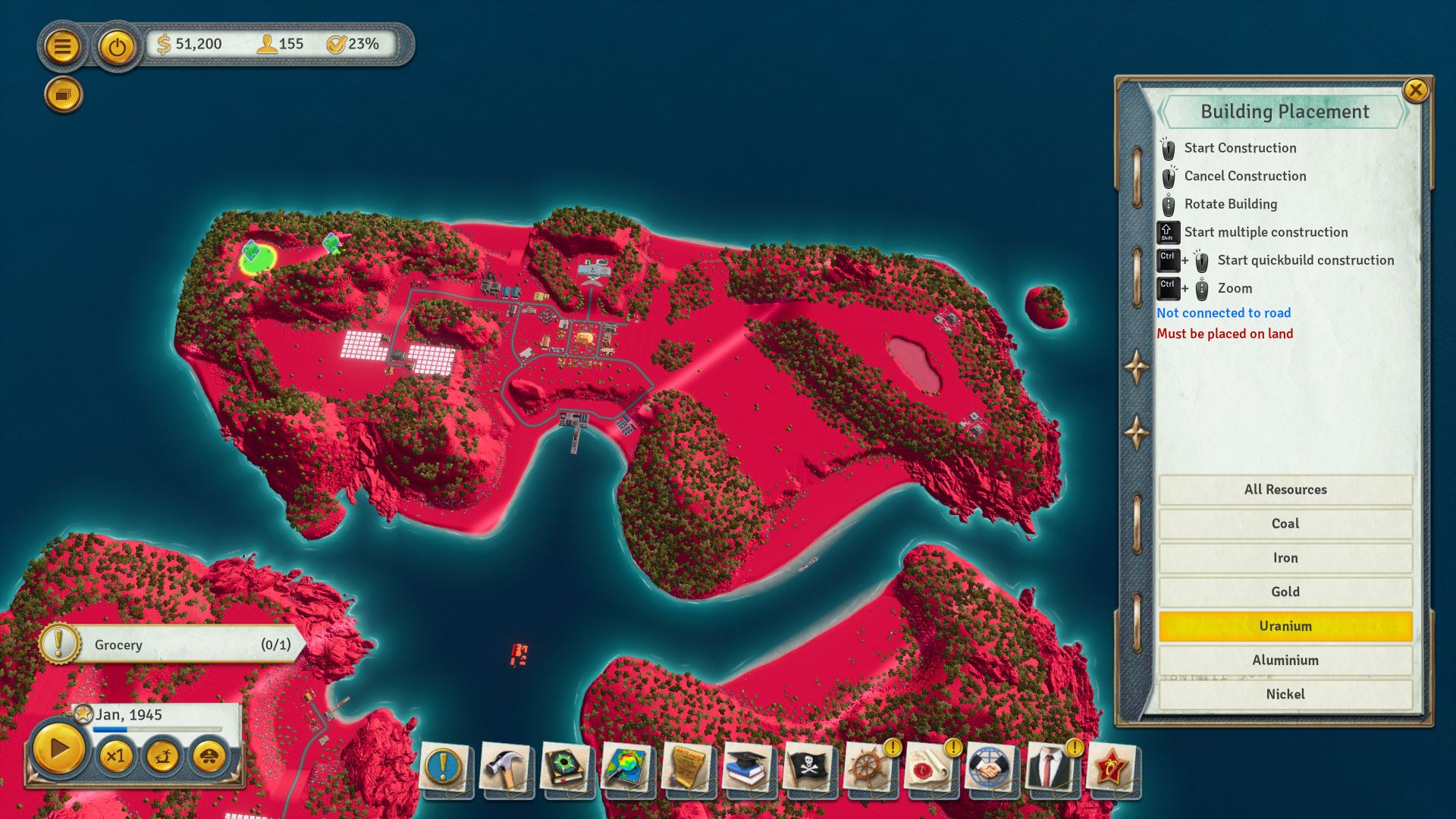The width and height of the screenshot is (1456, 819).
Task: Open the ship wheel trade menu
Action: pyautogui.click(x=868, y=767)
